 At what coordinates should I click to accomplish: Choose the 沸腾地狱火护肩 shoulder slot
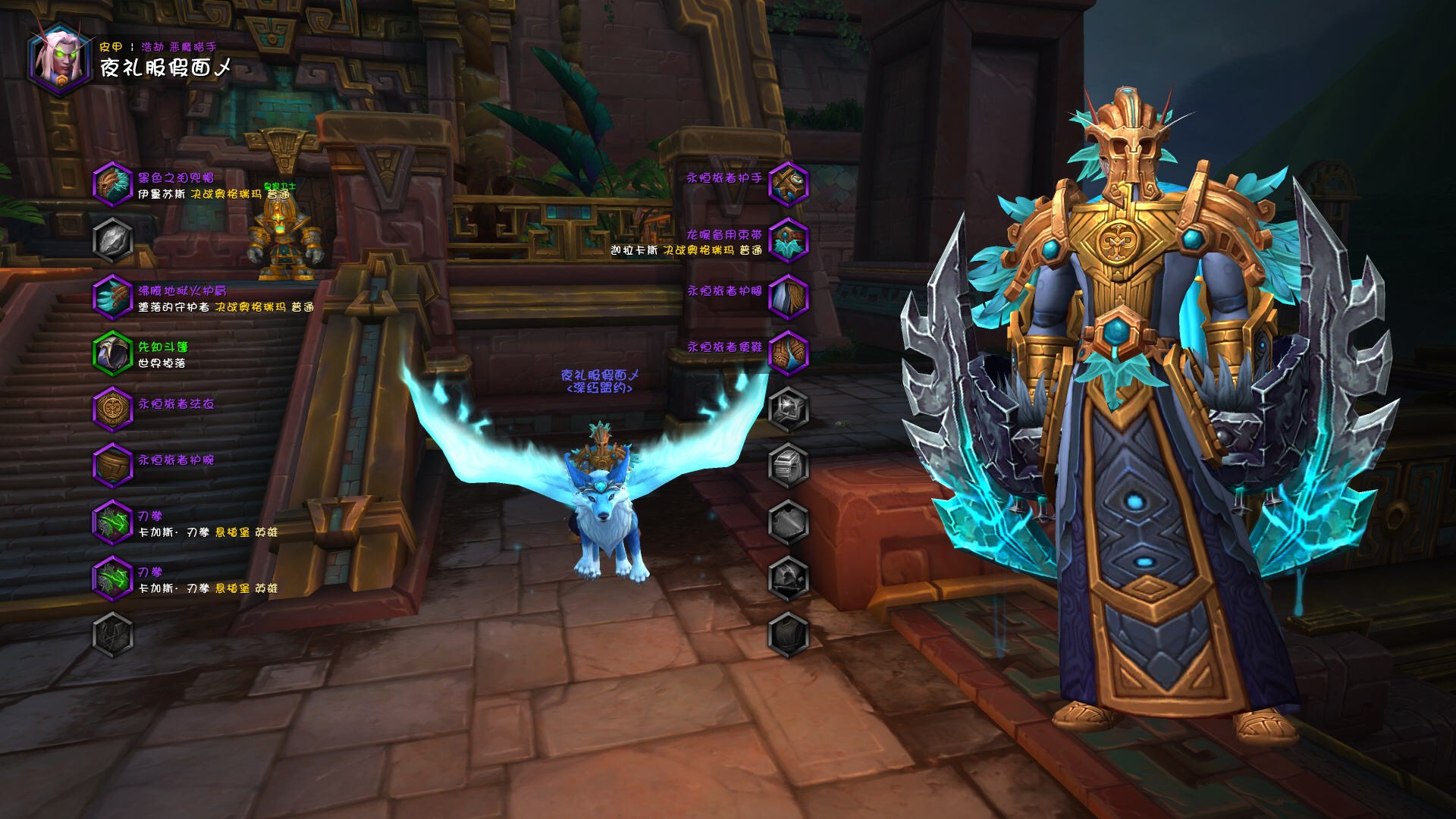113,297
